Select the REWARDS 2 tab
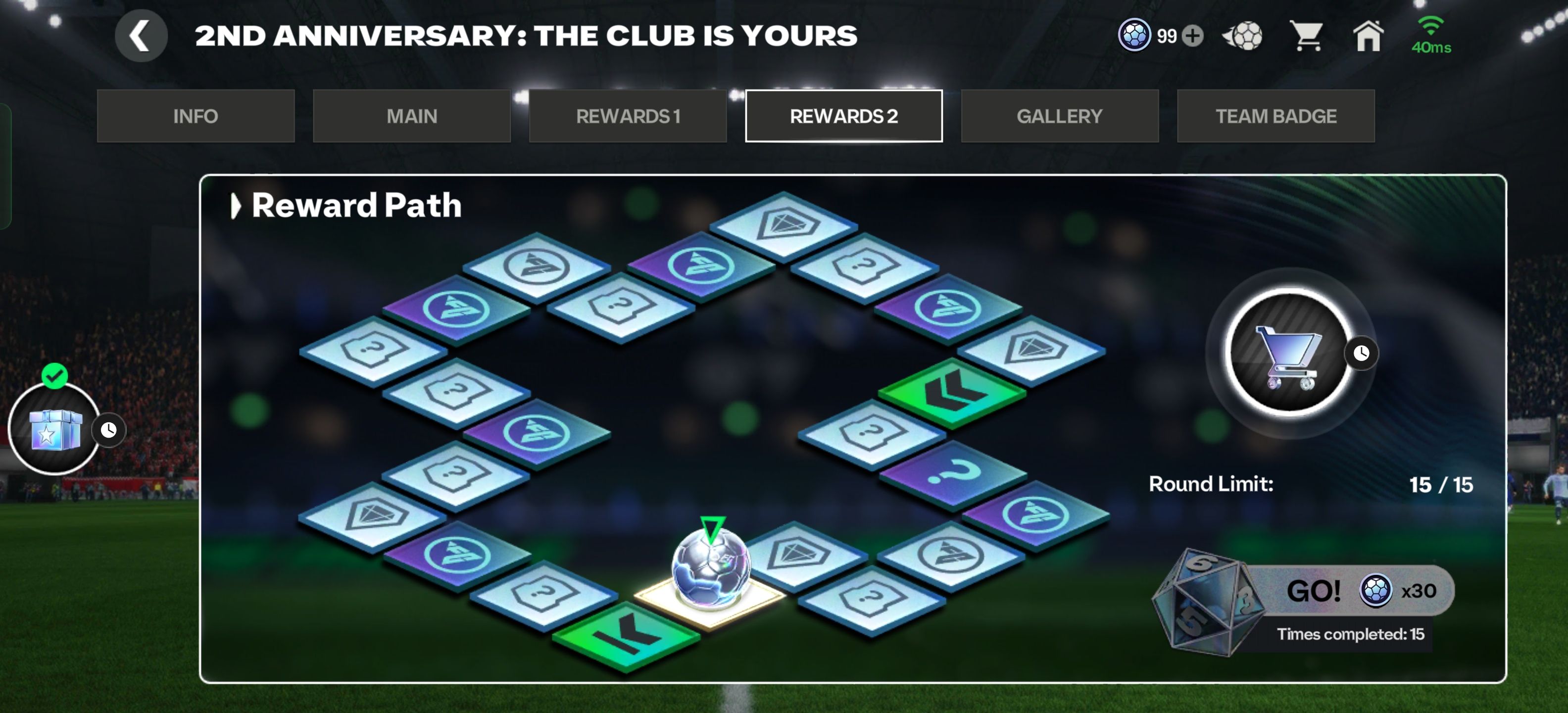The width and height of the screenshot is (1568, 713). pos(844,116)
